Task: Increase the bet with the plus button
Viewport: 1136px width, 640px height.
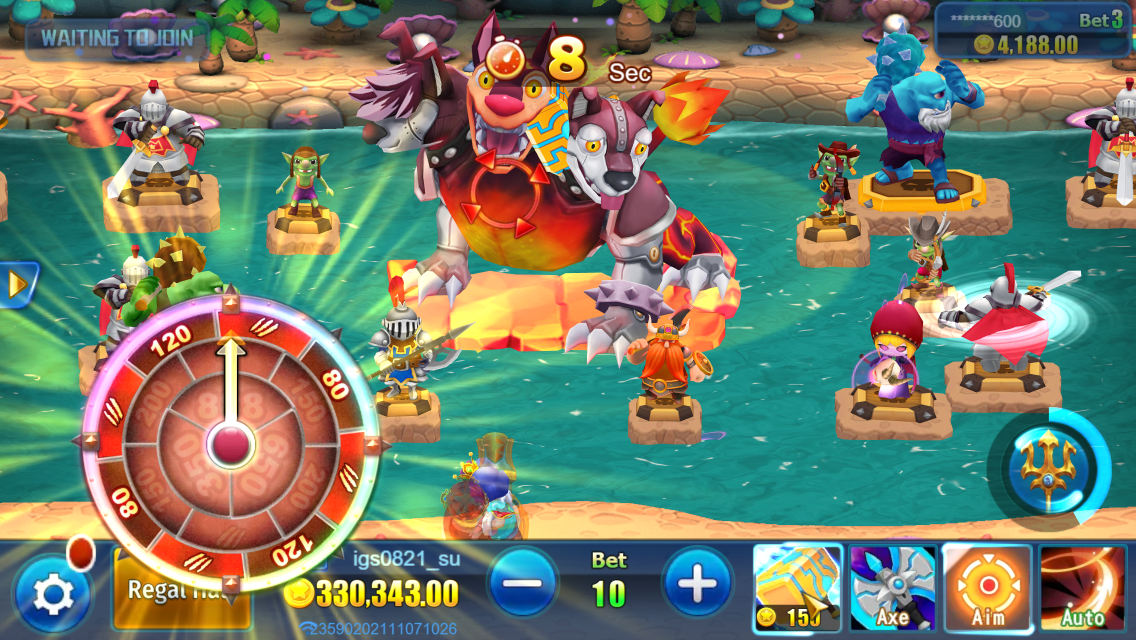Action: tap(697, 582)
